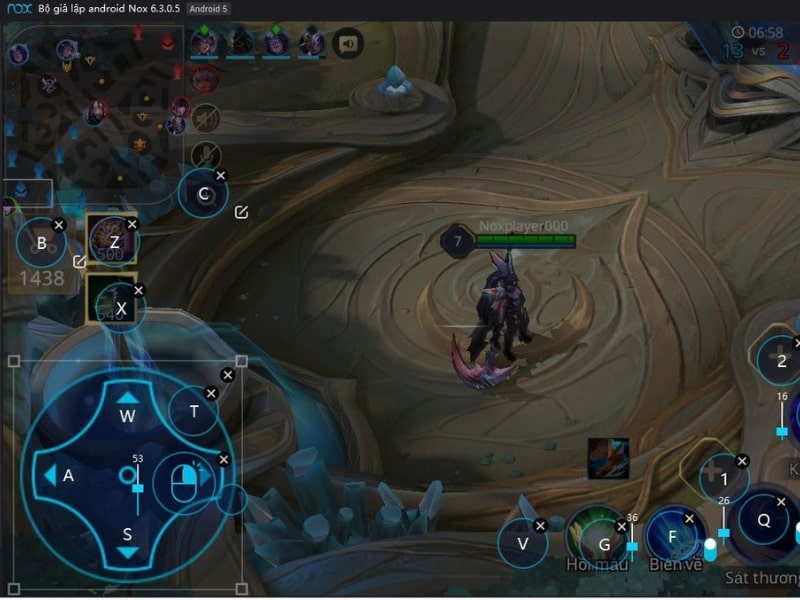Level up the skill mapped to 1
800x600 pixels.
click(x=724, y=480)
